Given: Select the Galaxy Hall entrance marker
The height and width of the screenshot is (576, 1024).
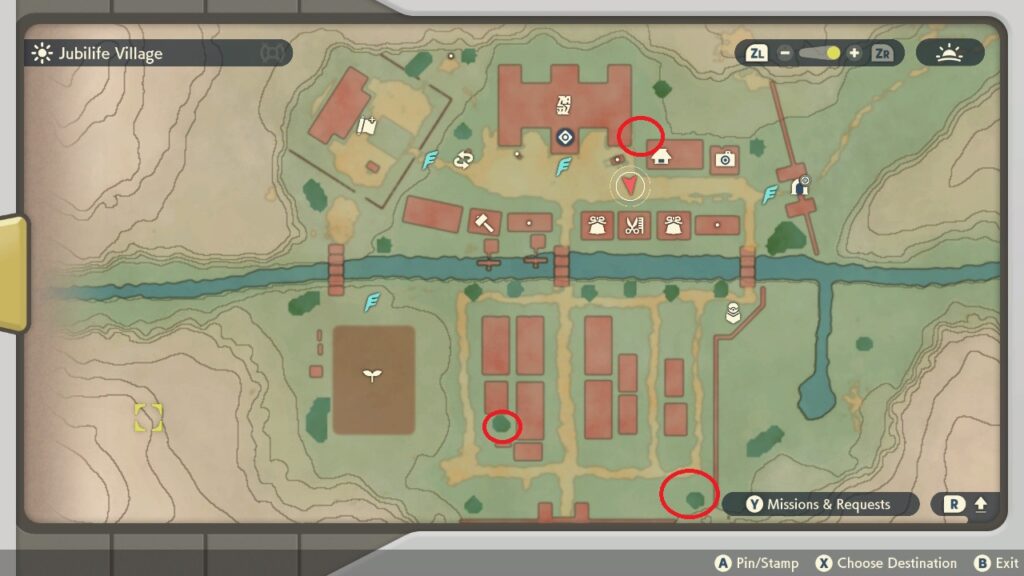Looking at the screenshot, I should pyautogui.click(x=565, y=137).
